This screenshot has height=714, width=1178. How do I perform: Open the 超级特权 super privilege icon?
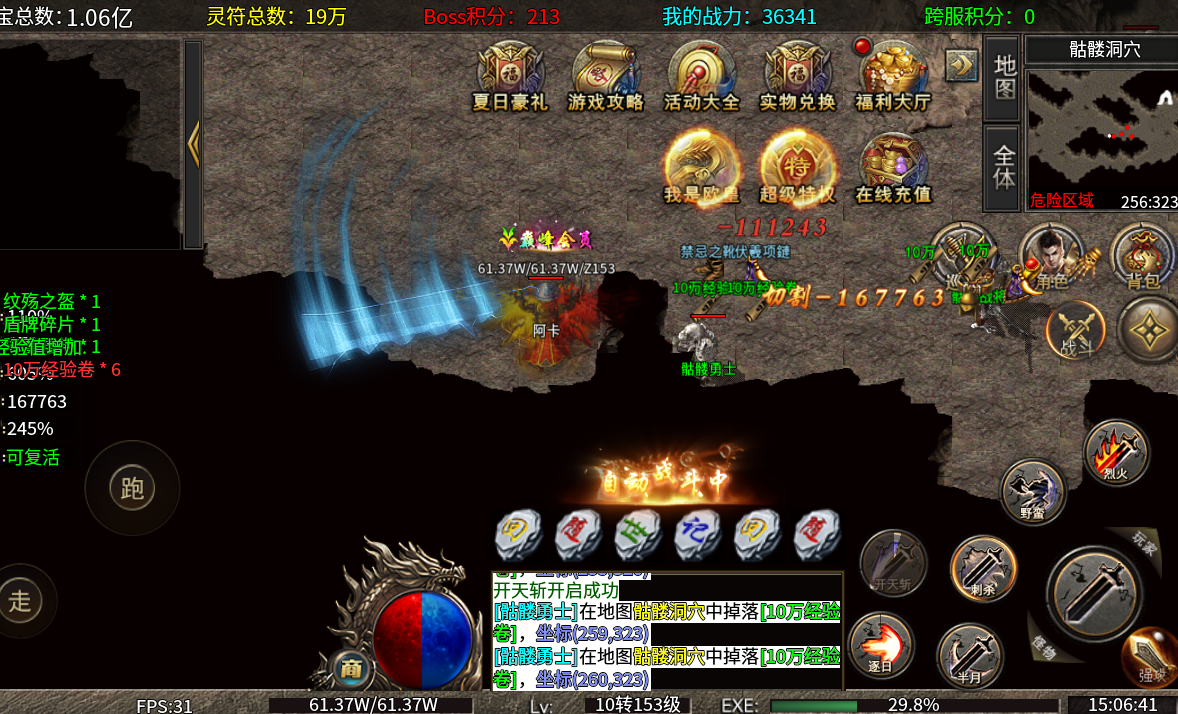point(797,167)
